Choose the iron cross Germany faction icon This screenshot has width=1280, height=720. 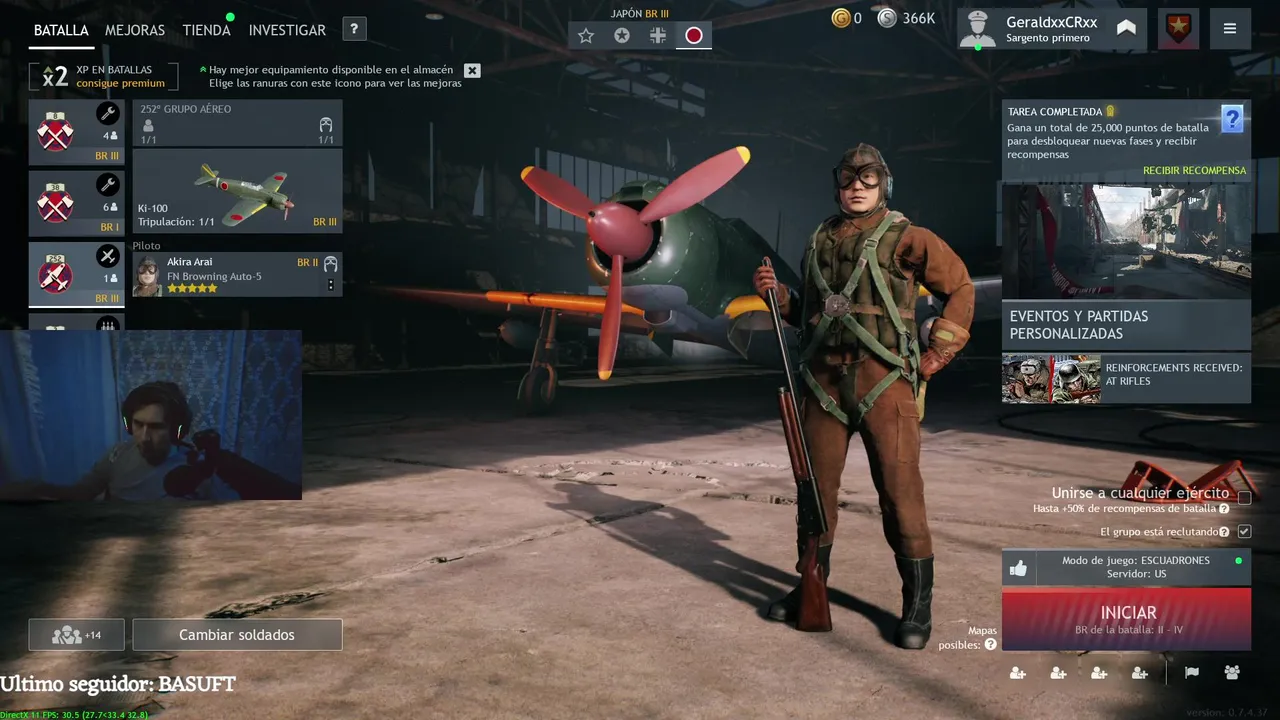tap(657, 36)
